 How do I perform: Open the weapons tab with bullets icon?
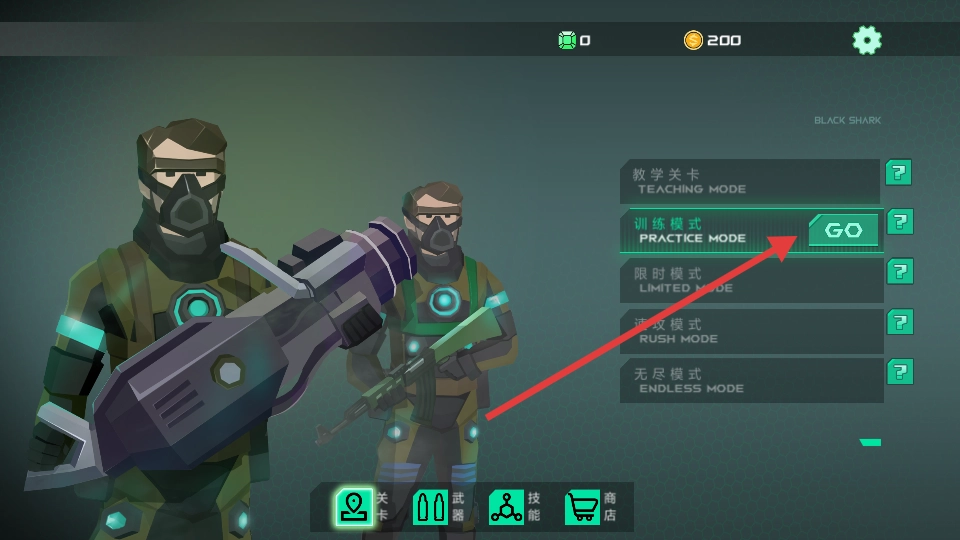(x=431, y=507)
